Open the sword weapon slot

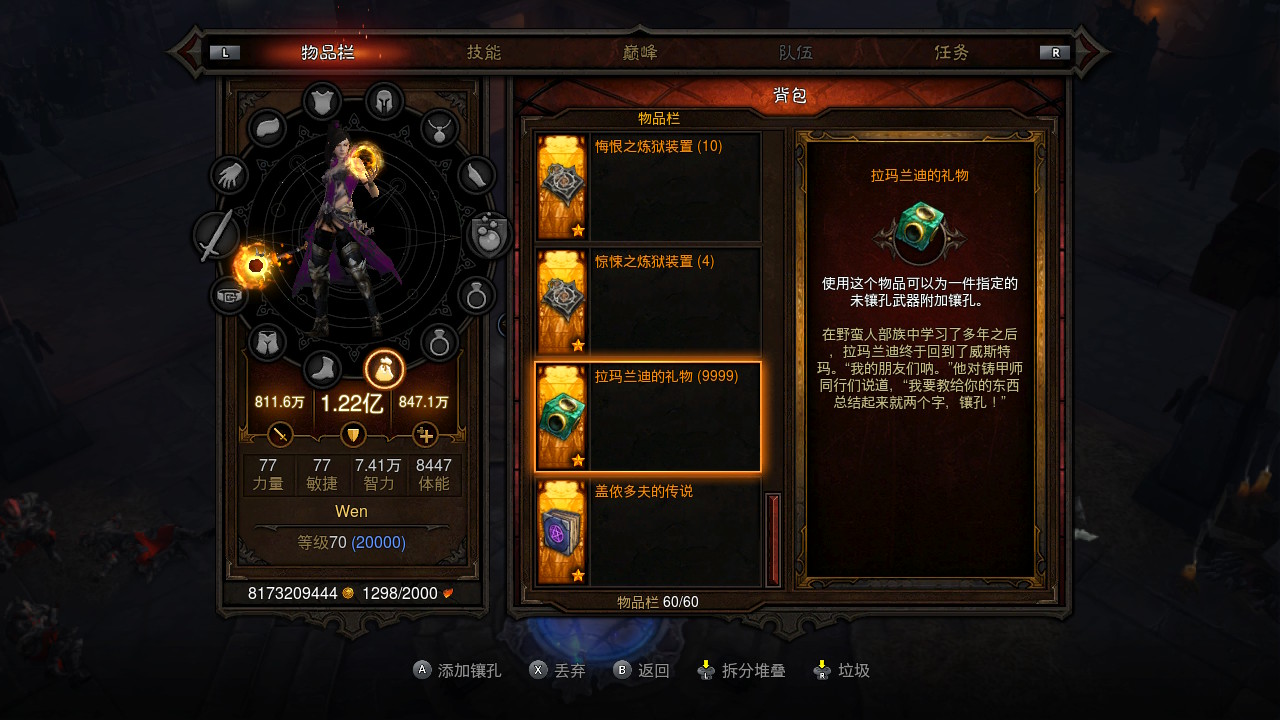click(216, 236)
